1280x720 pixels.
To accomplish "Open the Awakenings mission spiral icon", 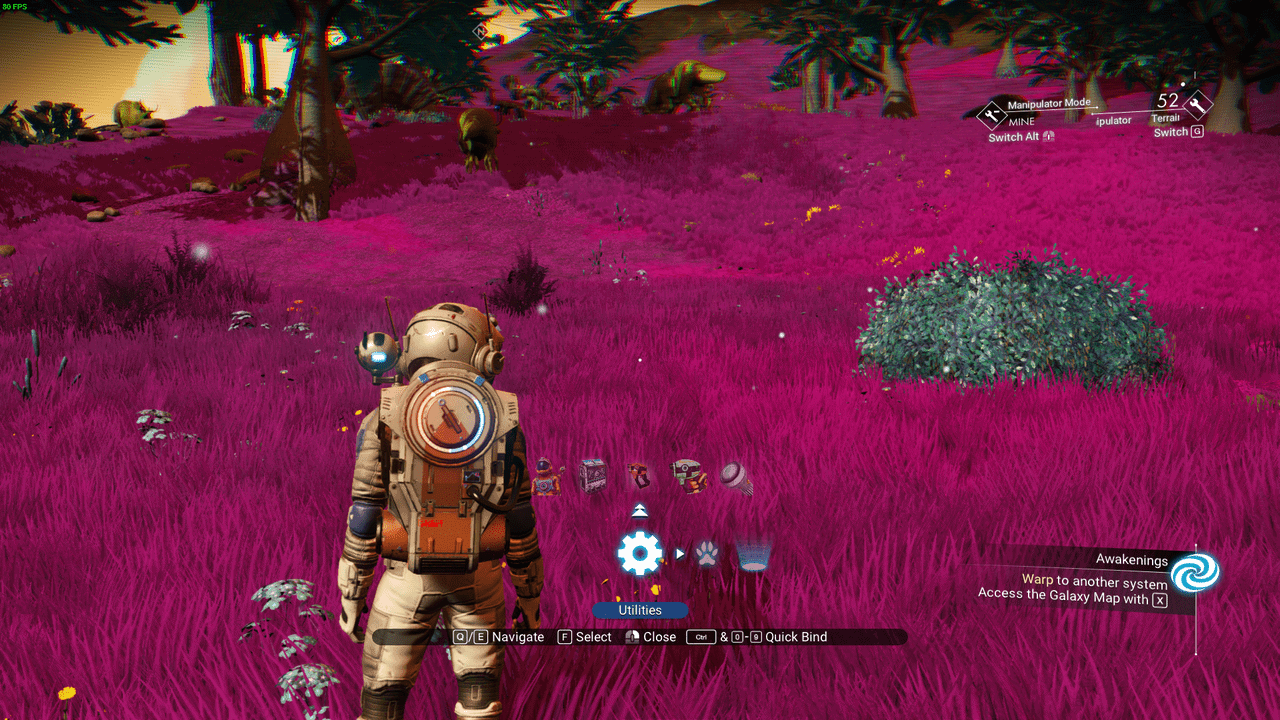I will coord(1195,573).
